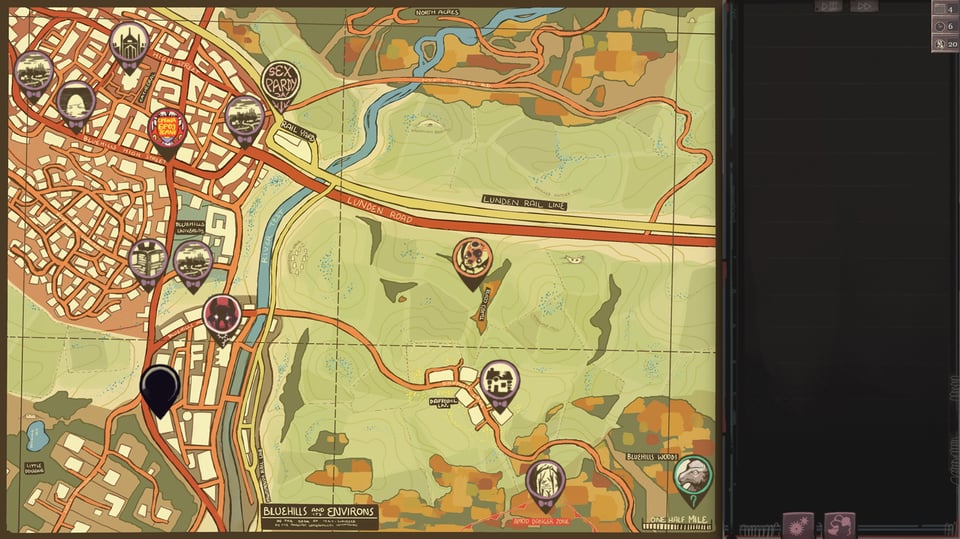Click the play/pause step button
Image resolution: width=960 pixels, height=539 pixels.
[x=828, y=6]
